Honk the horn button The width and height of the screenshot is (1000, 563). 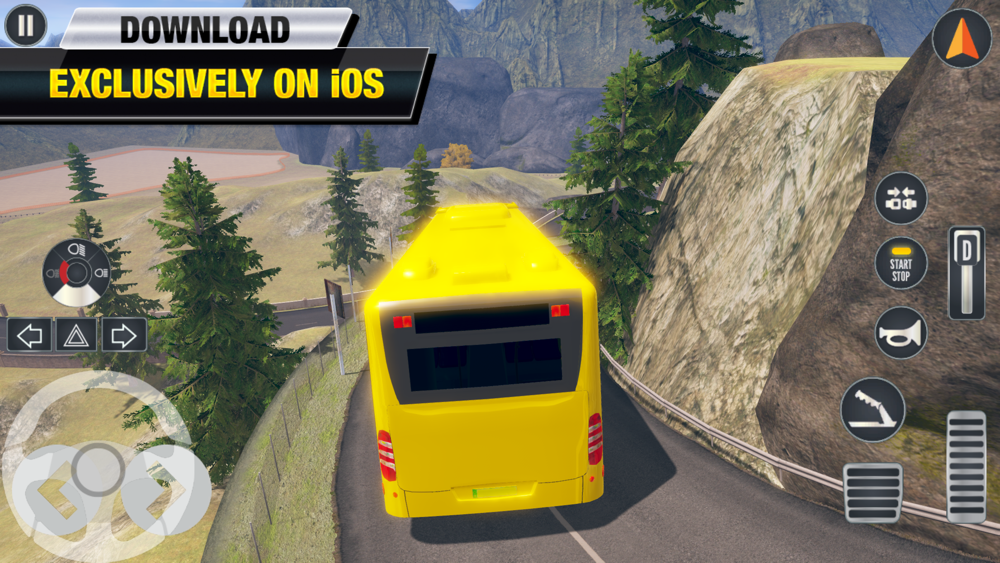tap(901, 333)
